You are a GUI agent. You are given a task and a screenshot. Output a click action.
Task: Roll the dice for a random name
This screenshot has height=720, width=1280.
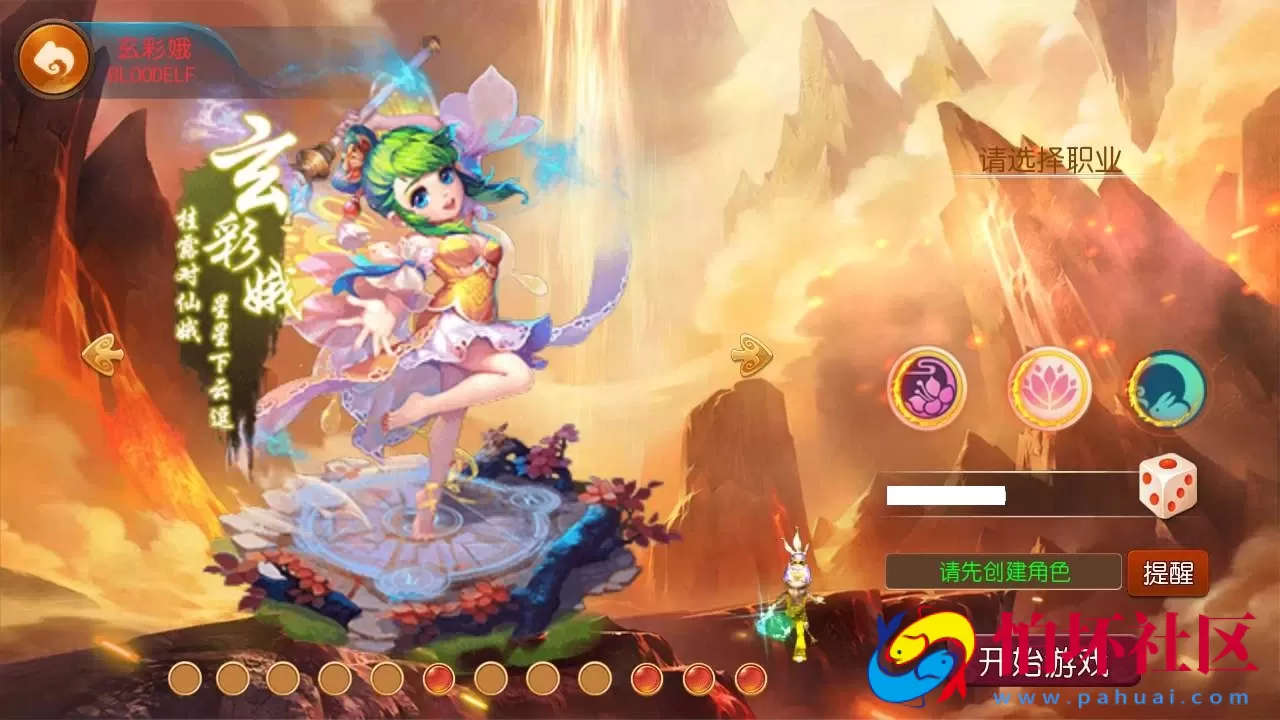click(x=1167, y=486)
